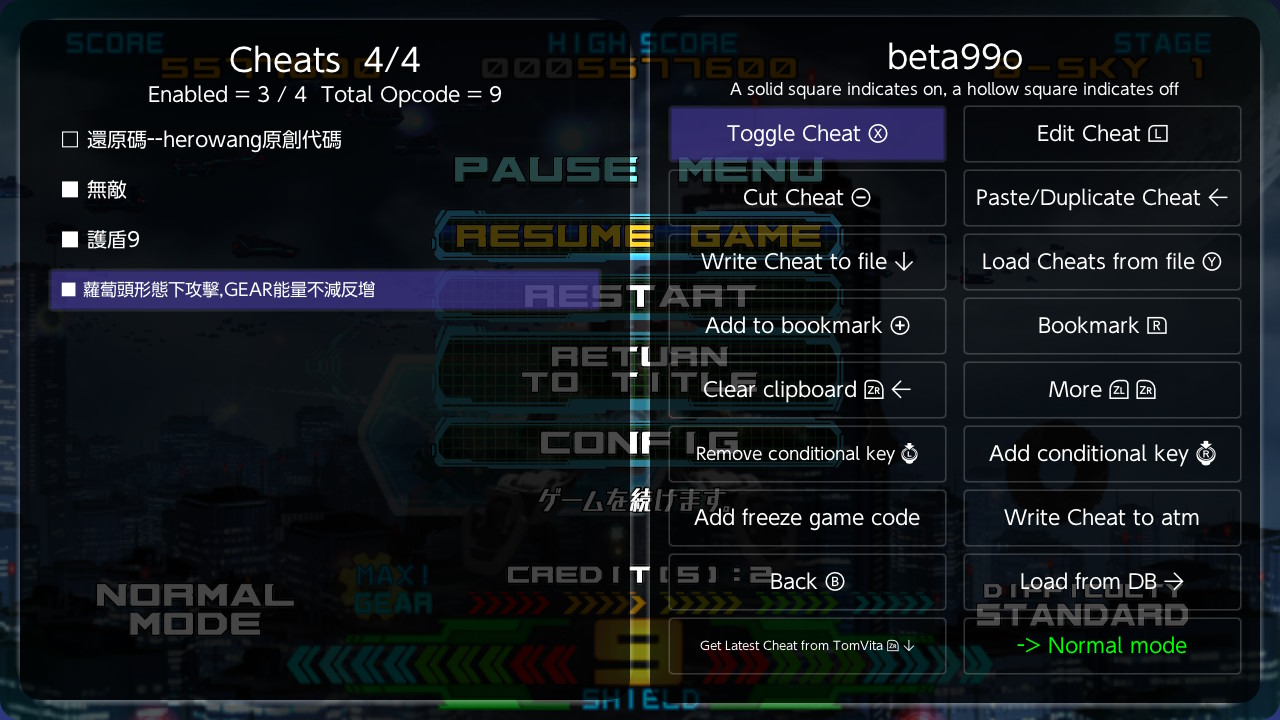Load cheats from DB
Image resolution: width=1280 pixels, height=720 pixels.
coord(1101,581)
